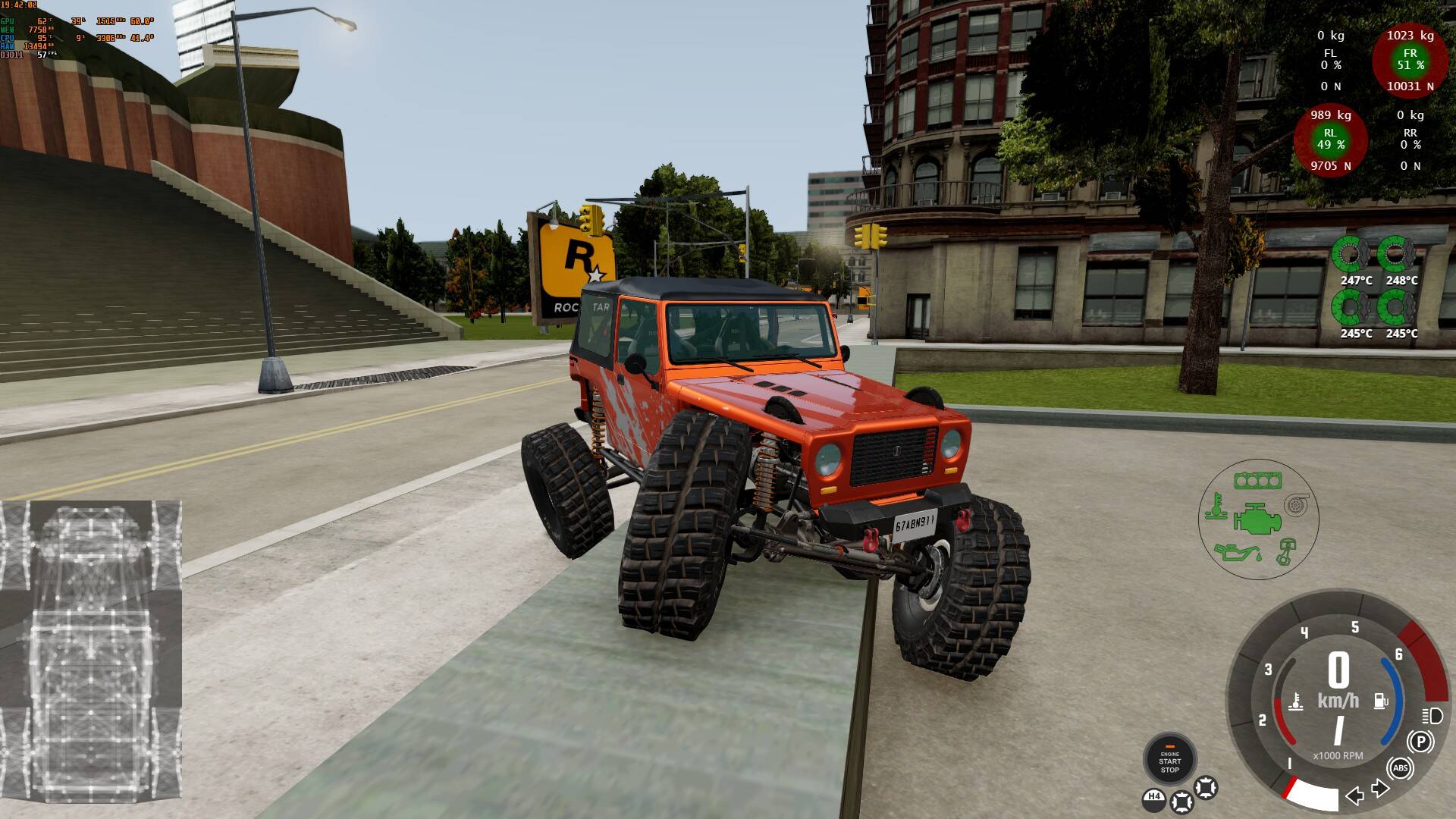Click the Engine Start Stop button
The height and width of the screenshot is (819, 1456).
tap(1169, 761)
